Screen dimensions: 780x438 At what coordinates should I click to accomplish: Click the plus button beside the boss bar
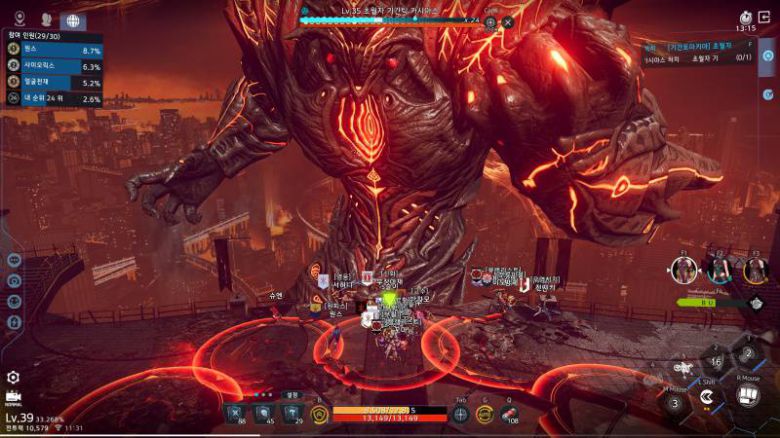tap(491, 22)
